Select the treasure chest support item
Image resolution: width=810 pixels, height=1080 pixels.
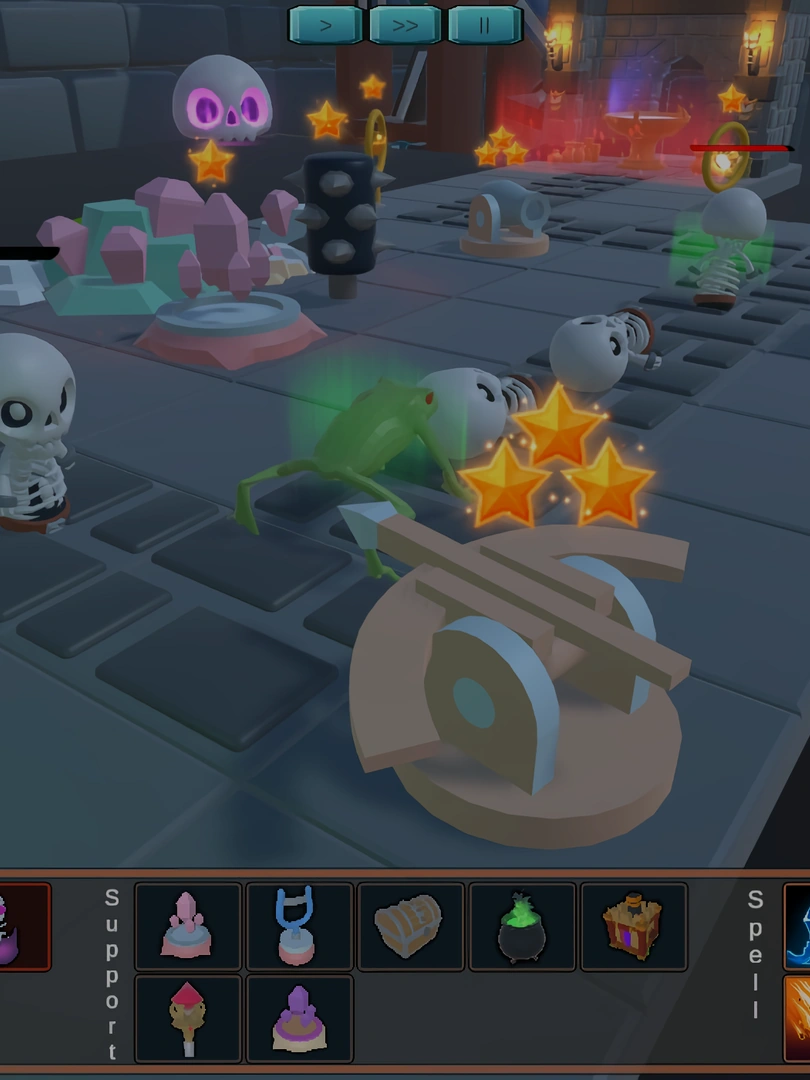point(411,926)
